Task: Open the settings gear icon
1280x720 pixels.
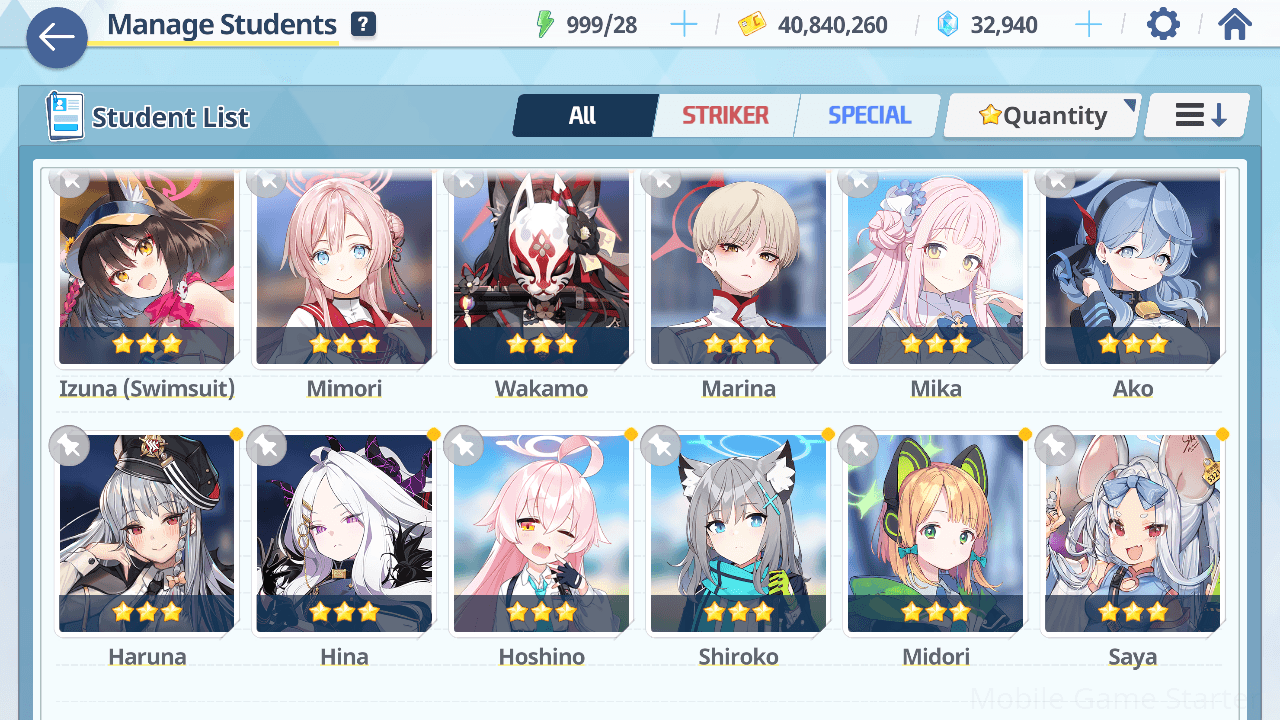Action: (x=1163, y=25)
